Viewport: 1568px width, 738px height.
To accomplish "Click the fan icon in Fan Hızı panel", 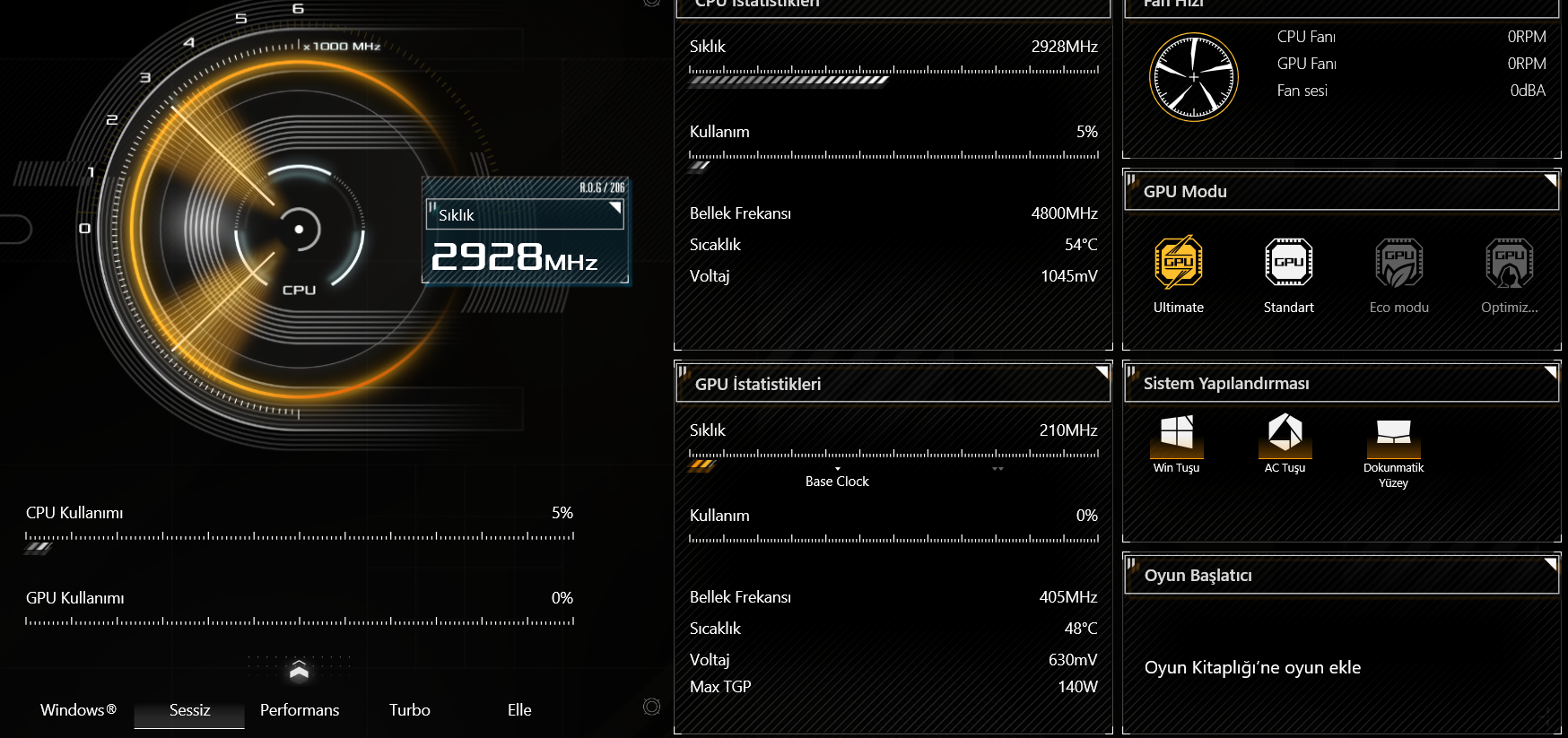I will tap(1194, 76).
